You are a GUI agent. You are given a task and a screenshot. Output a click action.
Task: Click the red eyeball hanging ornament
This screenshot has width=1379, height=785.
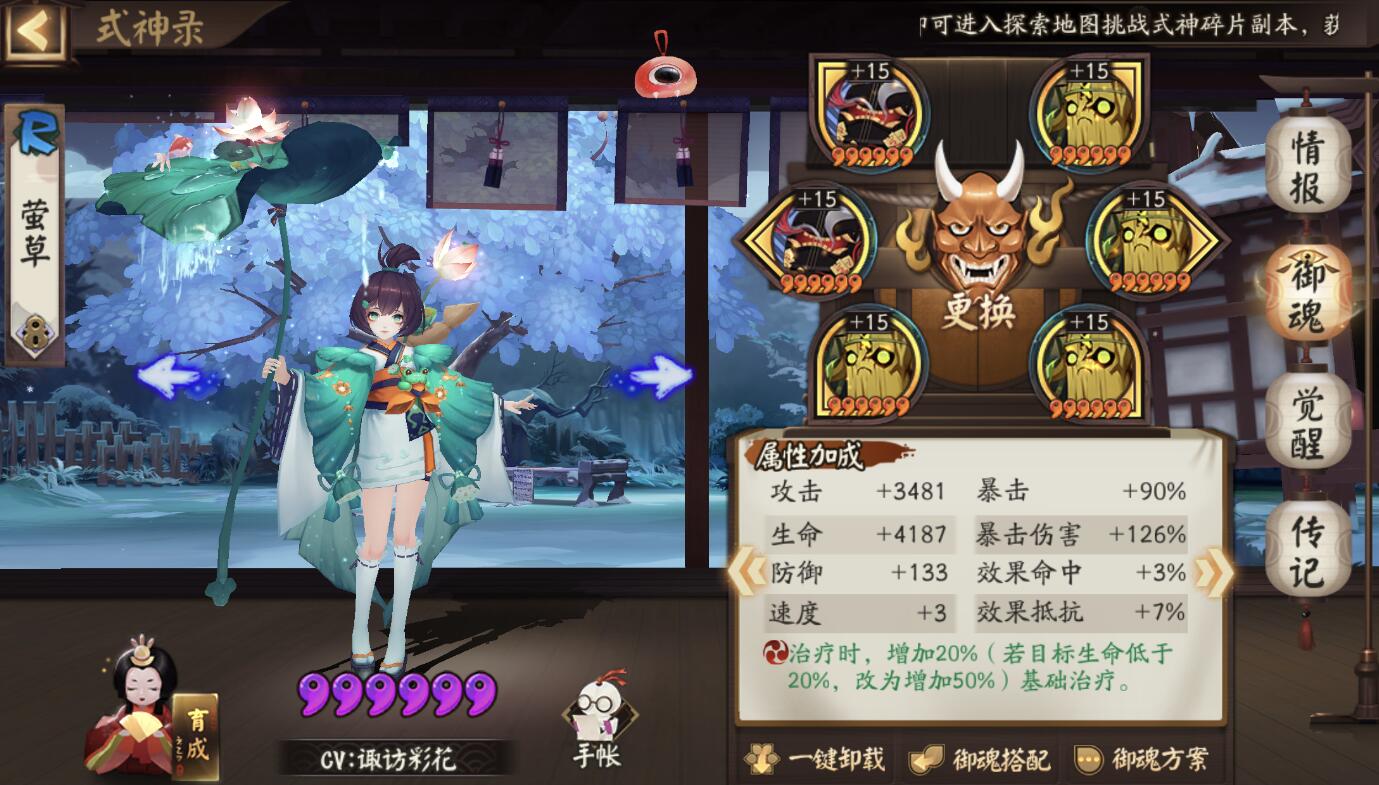click(x=663, y=73)
